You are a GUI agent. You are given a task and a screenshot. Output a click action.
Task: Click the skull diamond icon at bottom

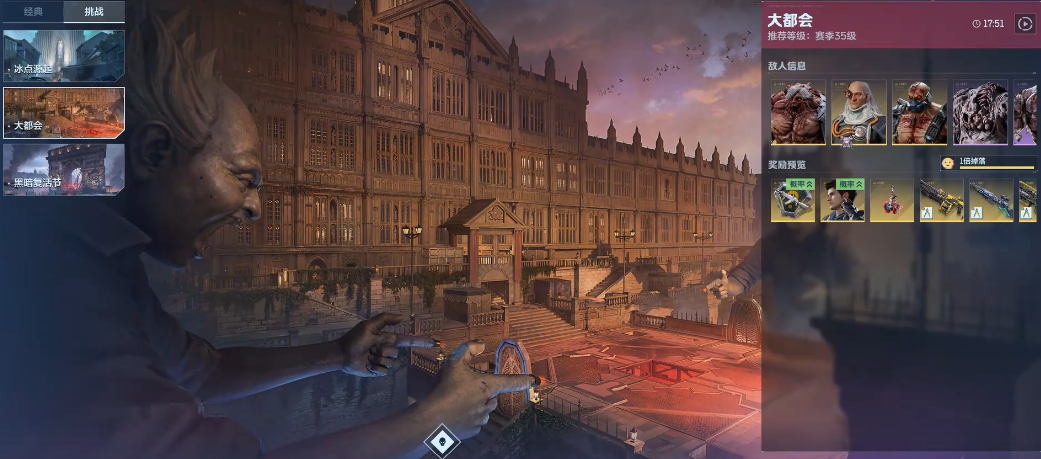(441, 440)
